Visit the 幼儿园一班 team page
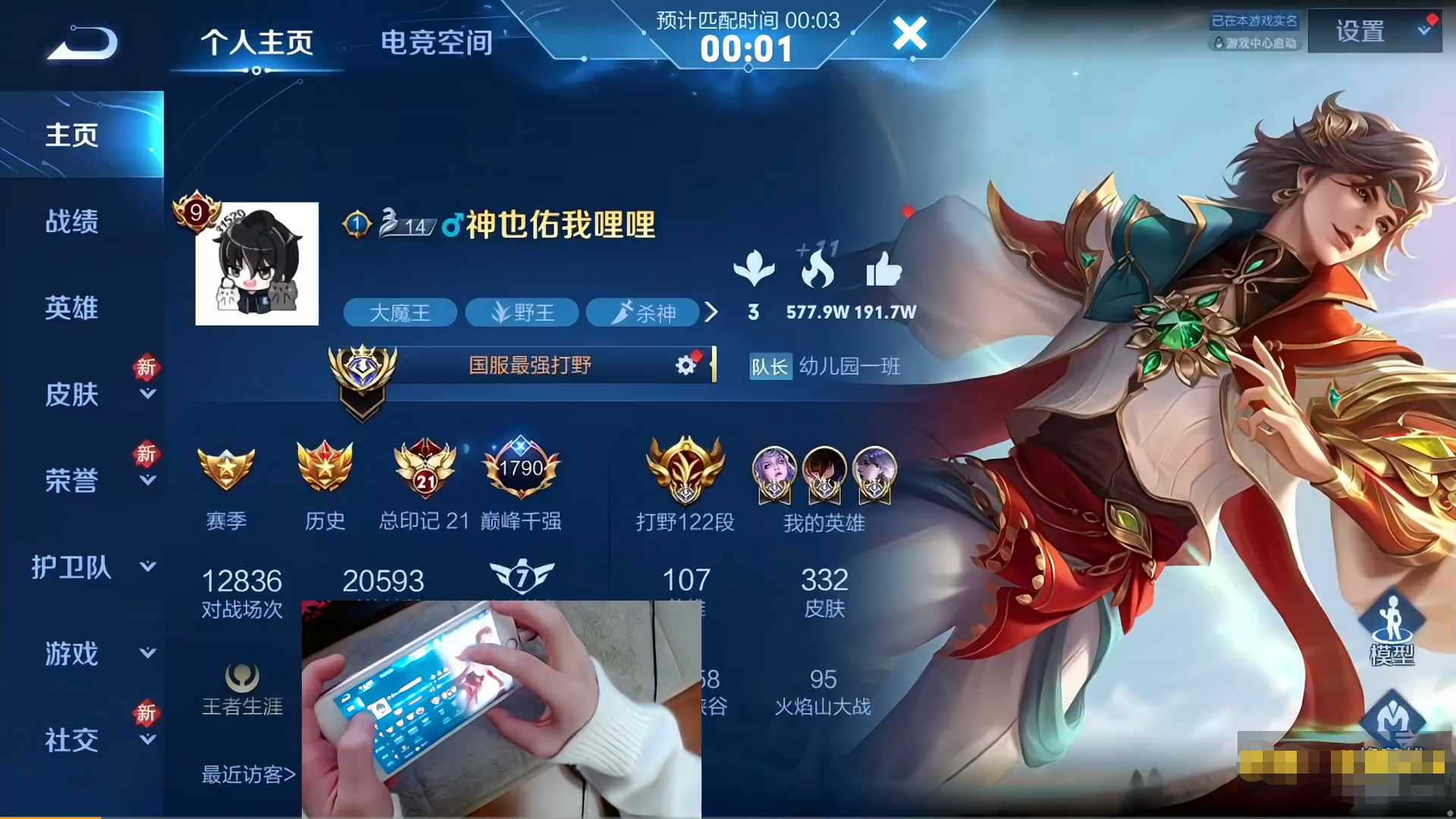 [x=851, y=367]
